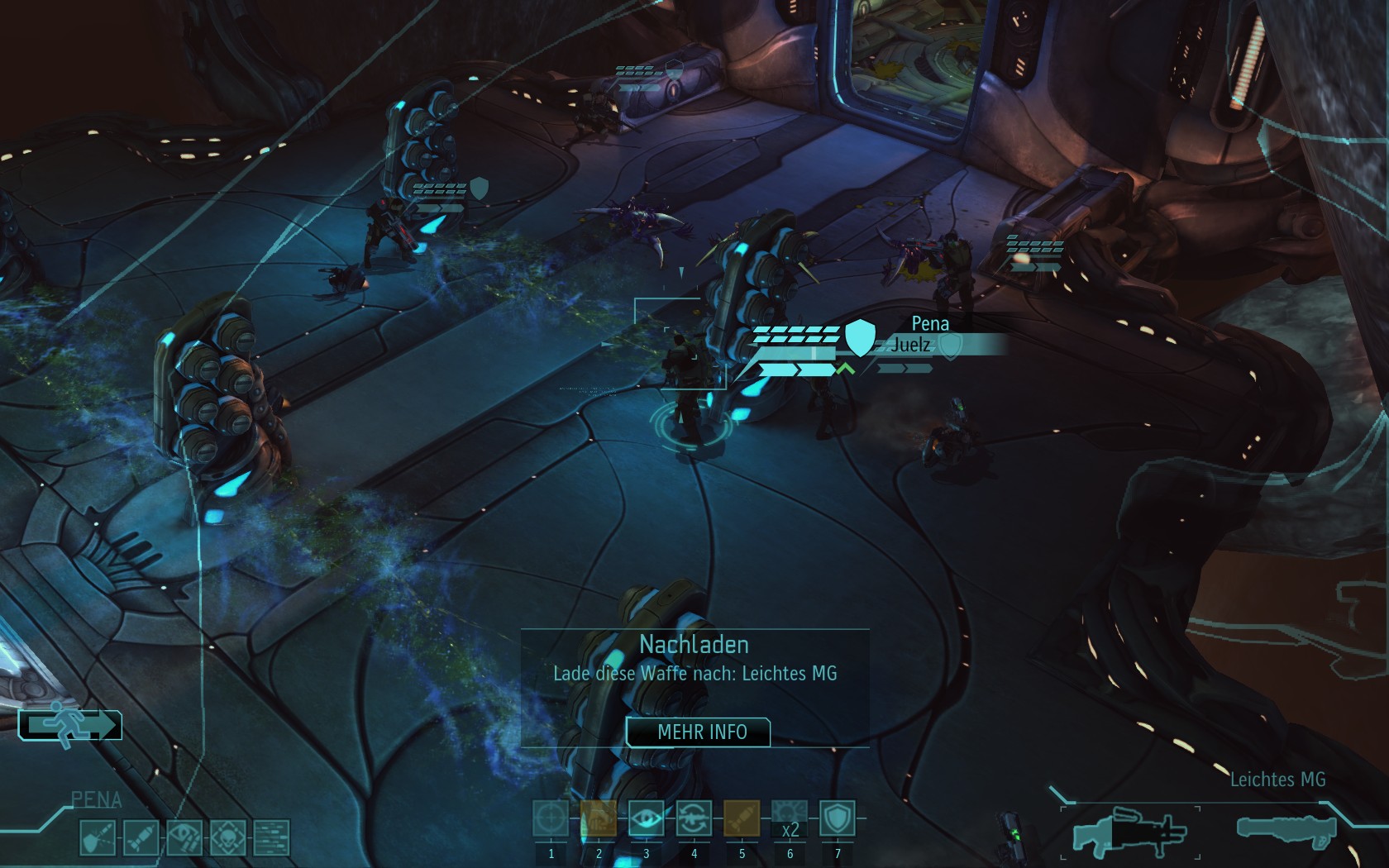Screen dimensions: 1389x868
Task: Click the running man end turn button
Action: tap(70, 725)
